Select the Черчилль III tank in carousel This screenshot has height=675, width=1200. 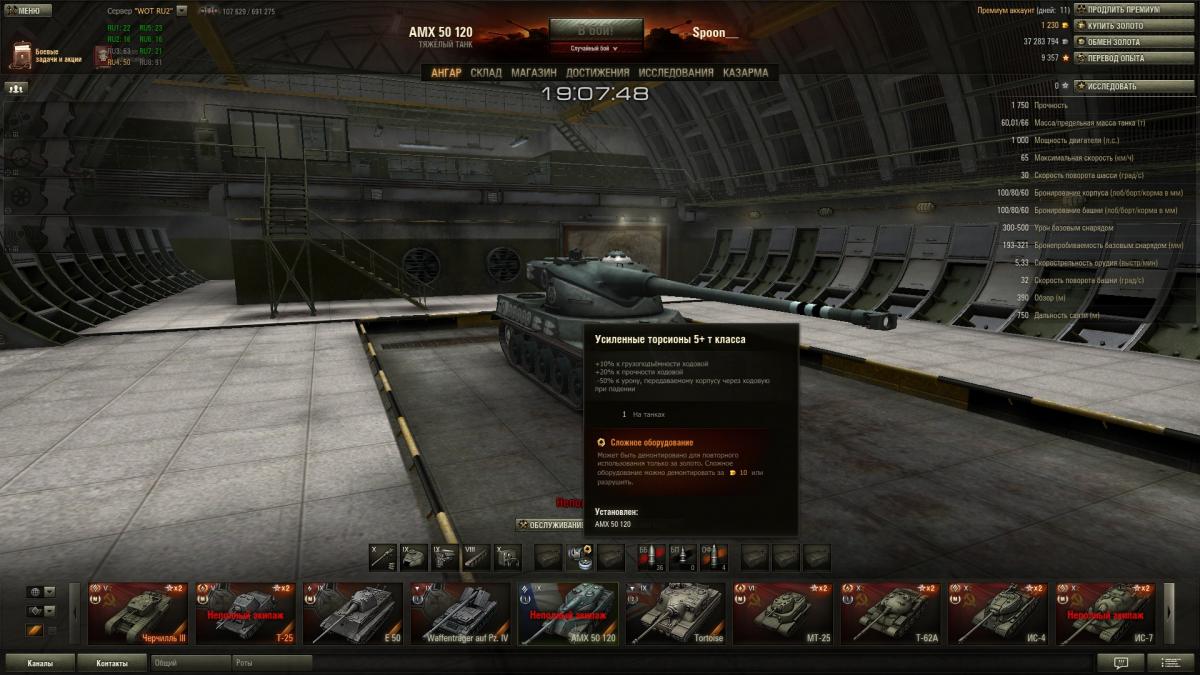point(136,613)
